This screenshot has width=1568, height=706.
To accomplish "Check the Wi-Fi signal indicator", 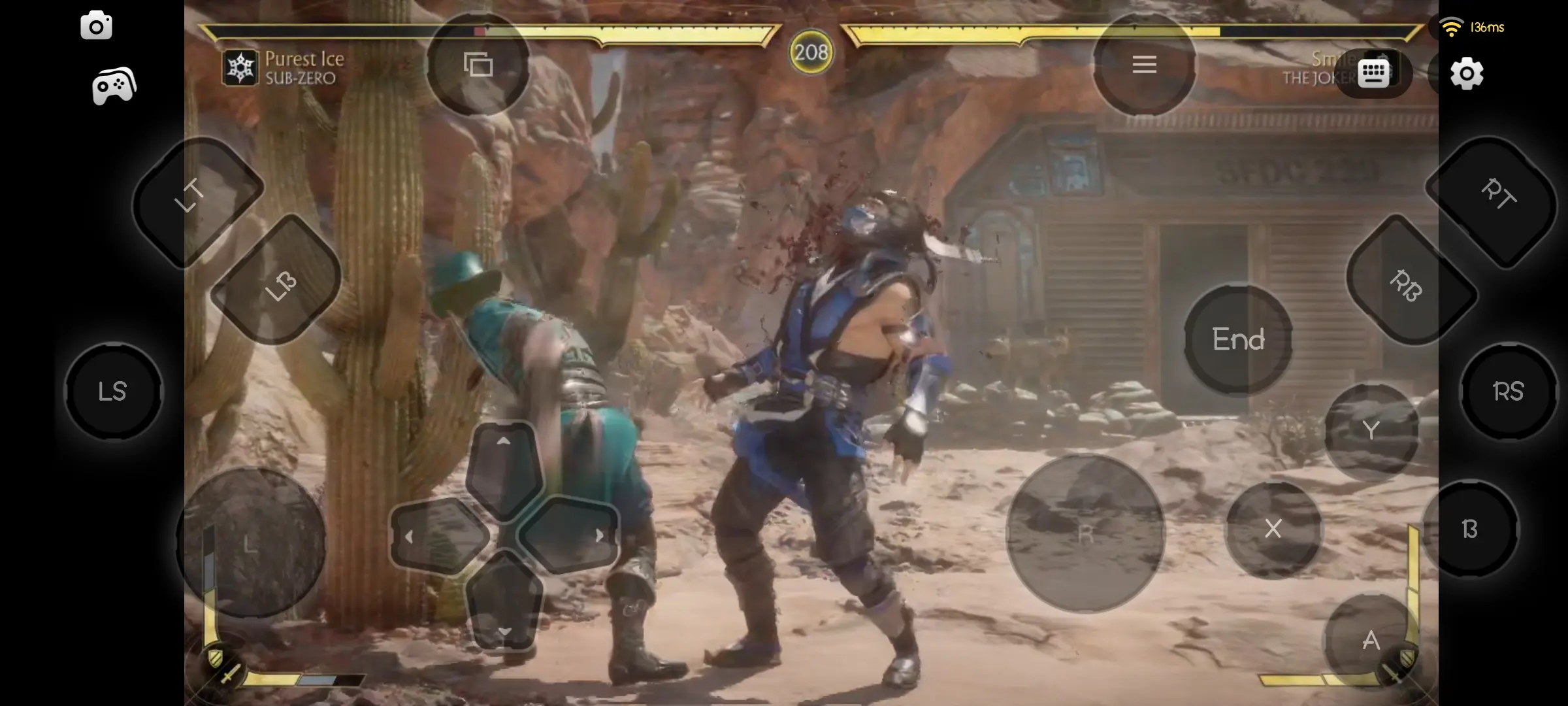I will coord(1452,26).
